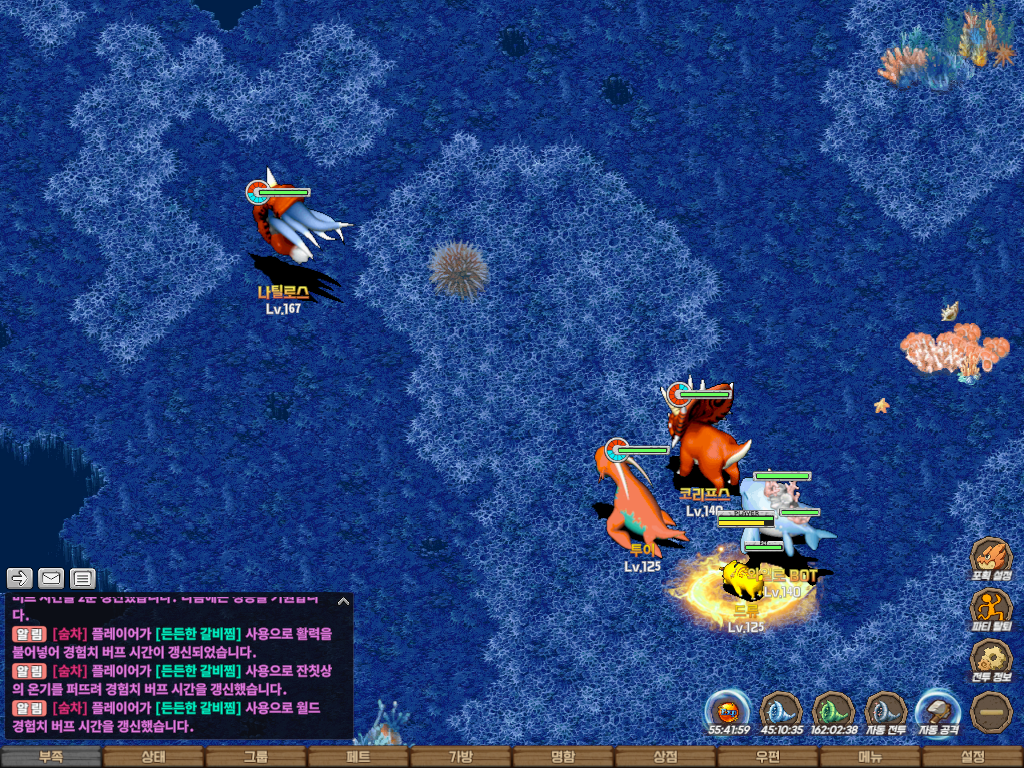Check the 우편 (mail) menu
Viewport: 1024px width, 768px height.
[x=767, y=757]
